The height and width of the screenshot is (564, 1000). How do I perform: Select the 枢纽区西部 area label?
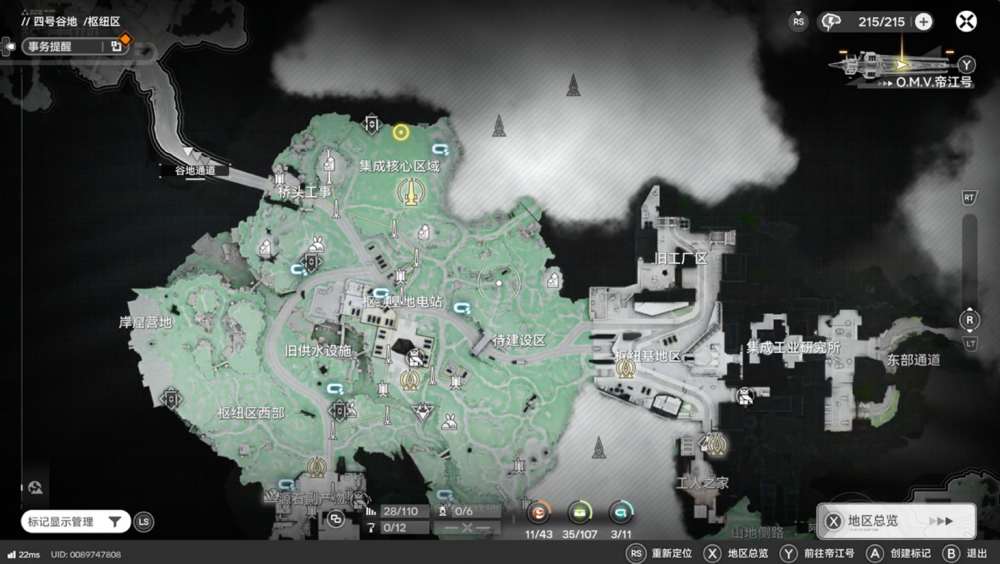(251, 412)
